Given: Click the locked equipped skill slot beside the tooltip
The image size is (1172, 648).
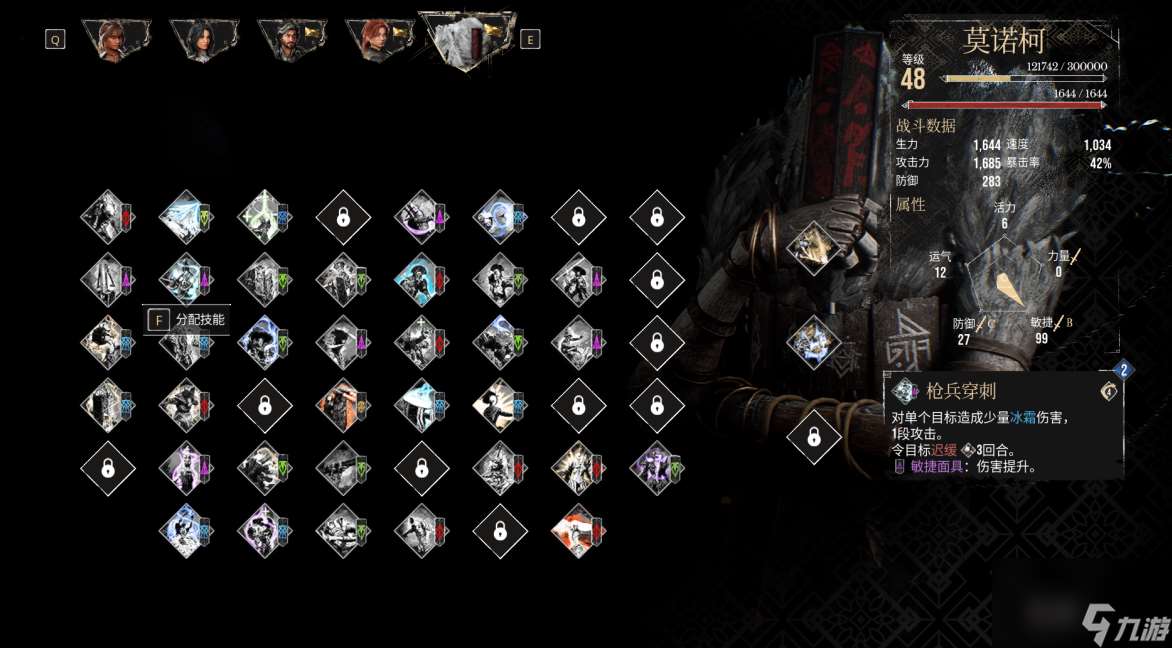Looking at the screenshot, I should [x=814, y=437].
